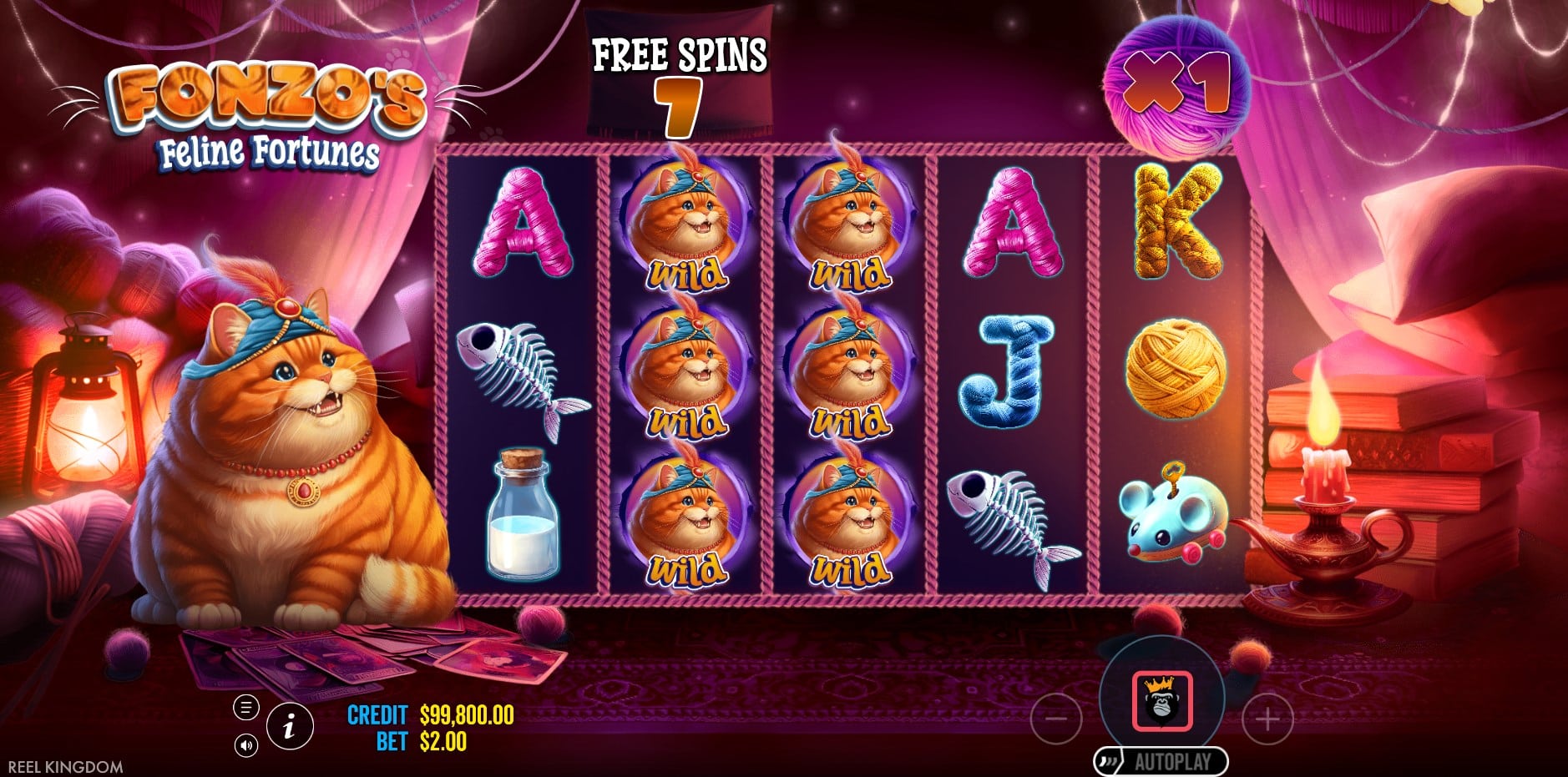Viewport: 1568px width, 777px height.
Task: Decrease the bet with minus button
Action: 1056,719
